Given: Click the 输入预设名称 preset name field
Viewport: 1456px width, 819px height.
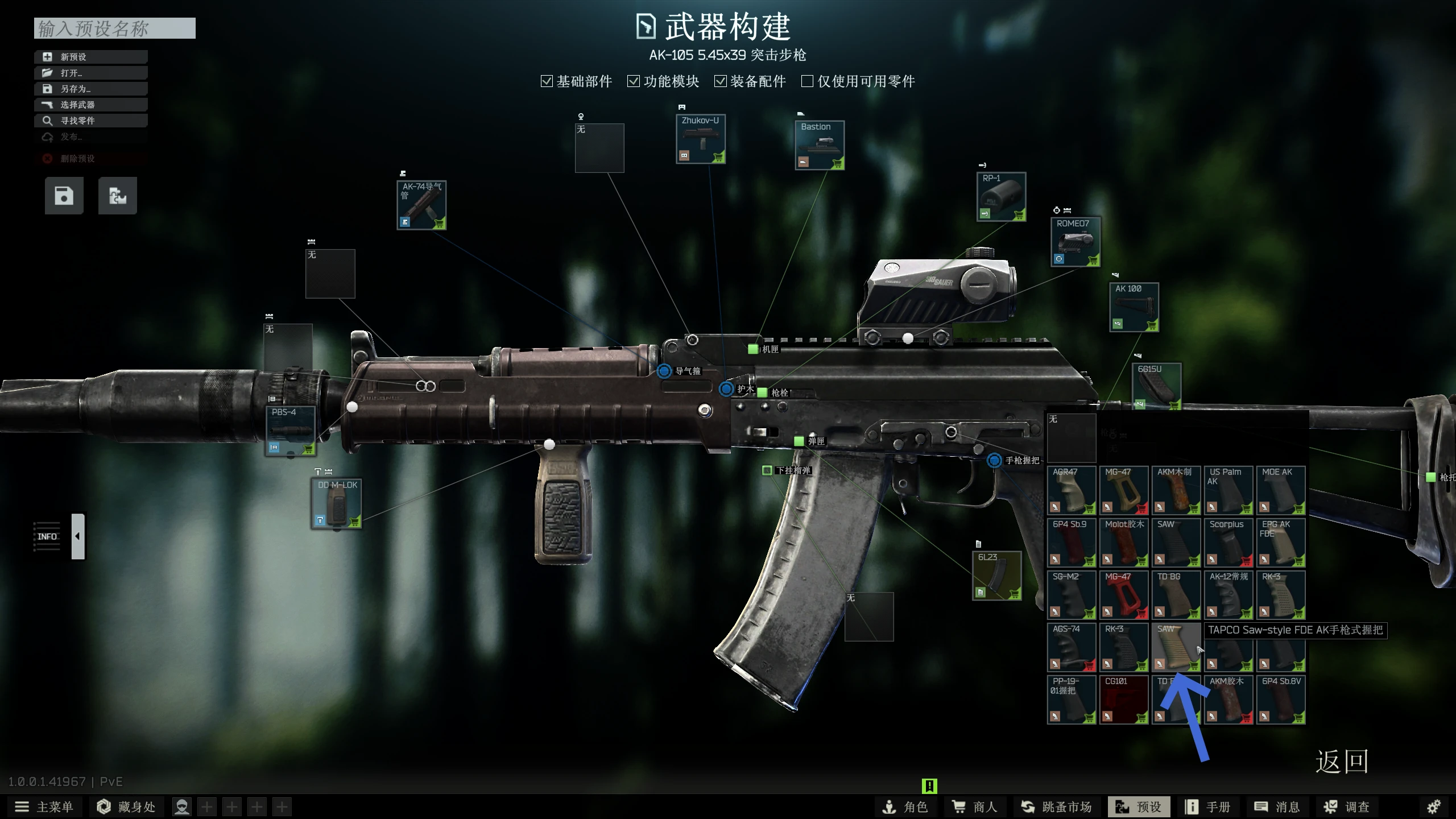Looking at the screenshot, I should 114,28.
